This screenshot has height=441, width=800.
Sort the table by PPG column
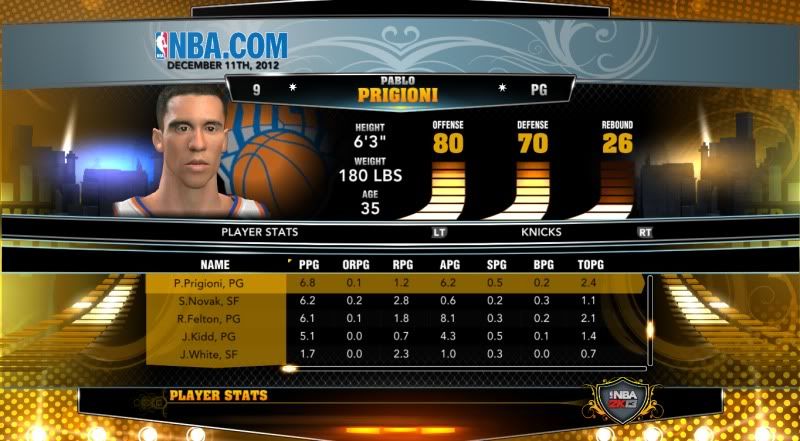(x=307, y=265)
